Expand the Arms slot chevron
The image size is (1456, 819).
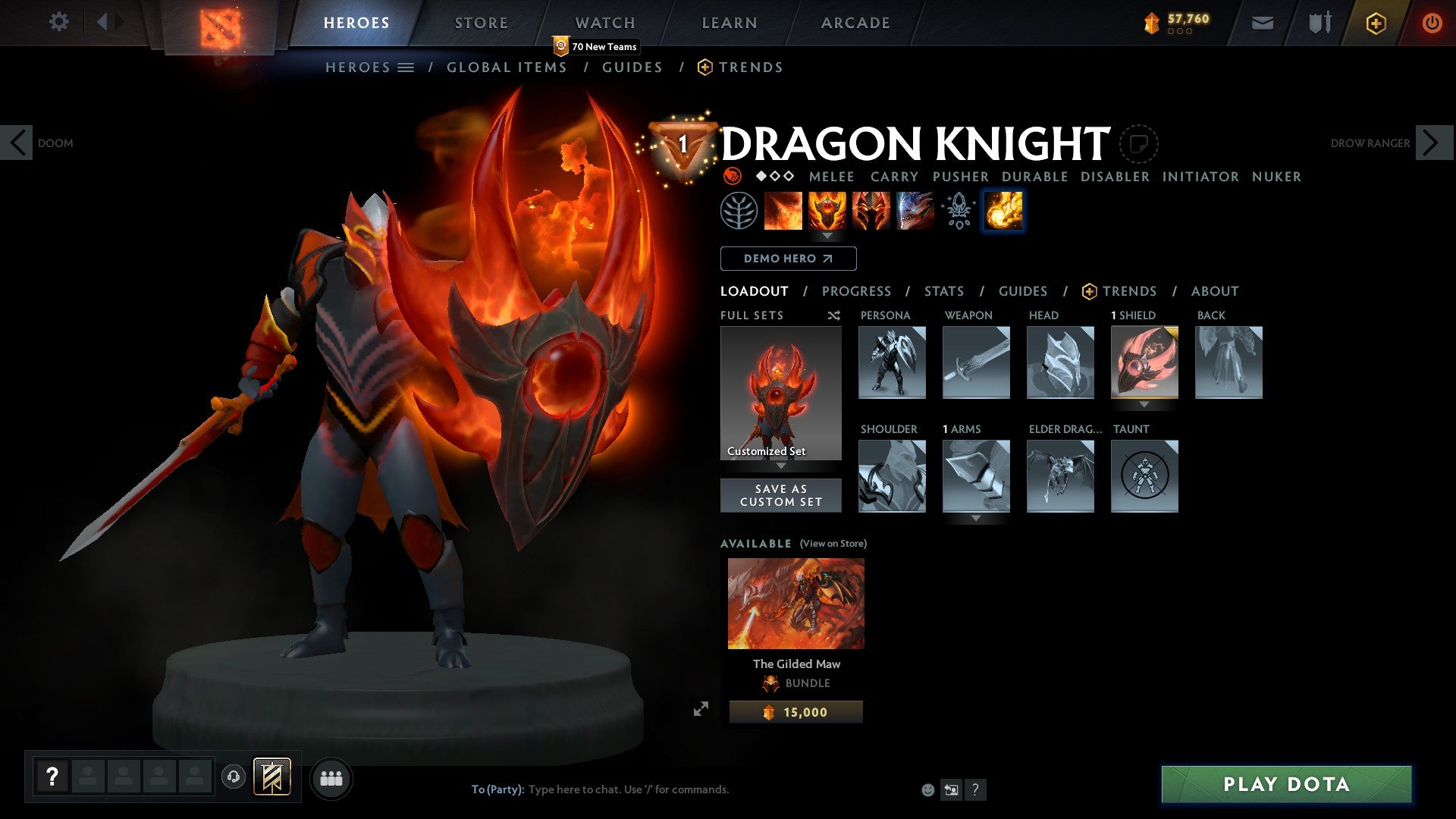point(976,519)
